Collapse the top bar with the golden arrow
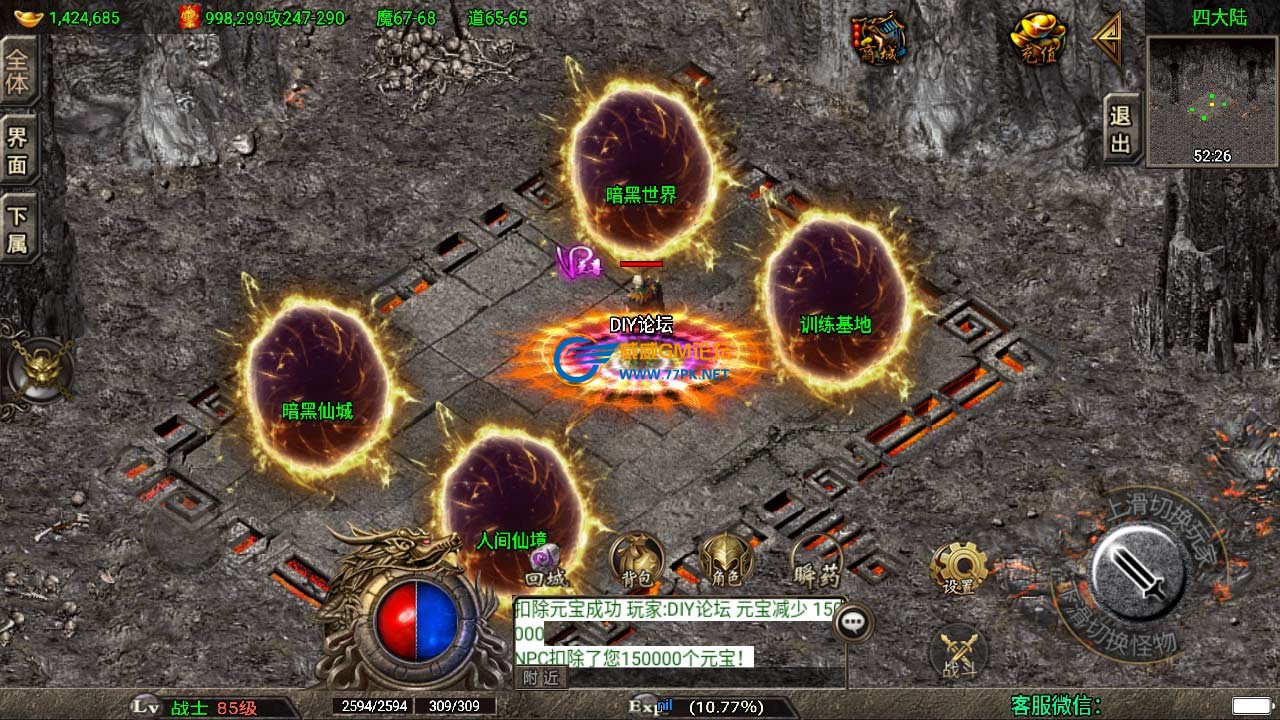This screenshot has height=720, width=1280. [x=1107, y=40]
